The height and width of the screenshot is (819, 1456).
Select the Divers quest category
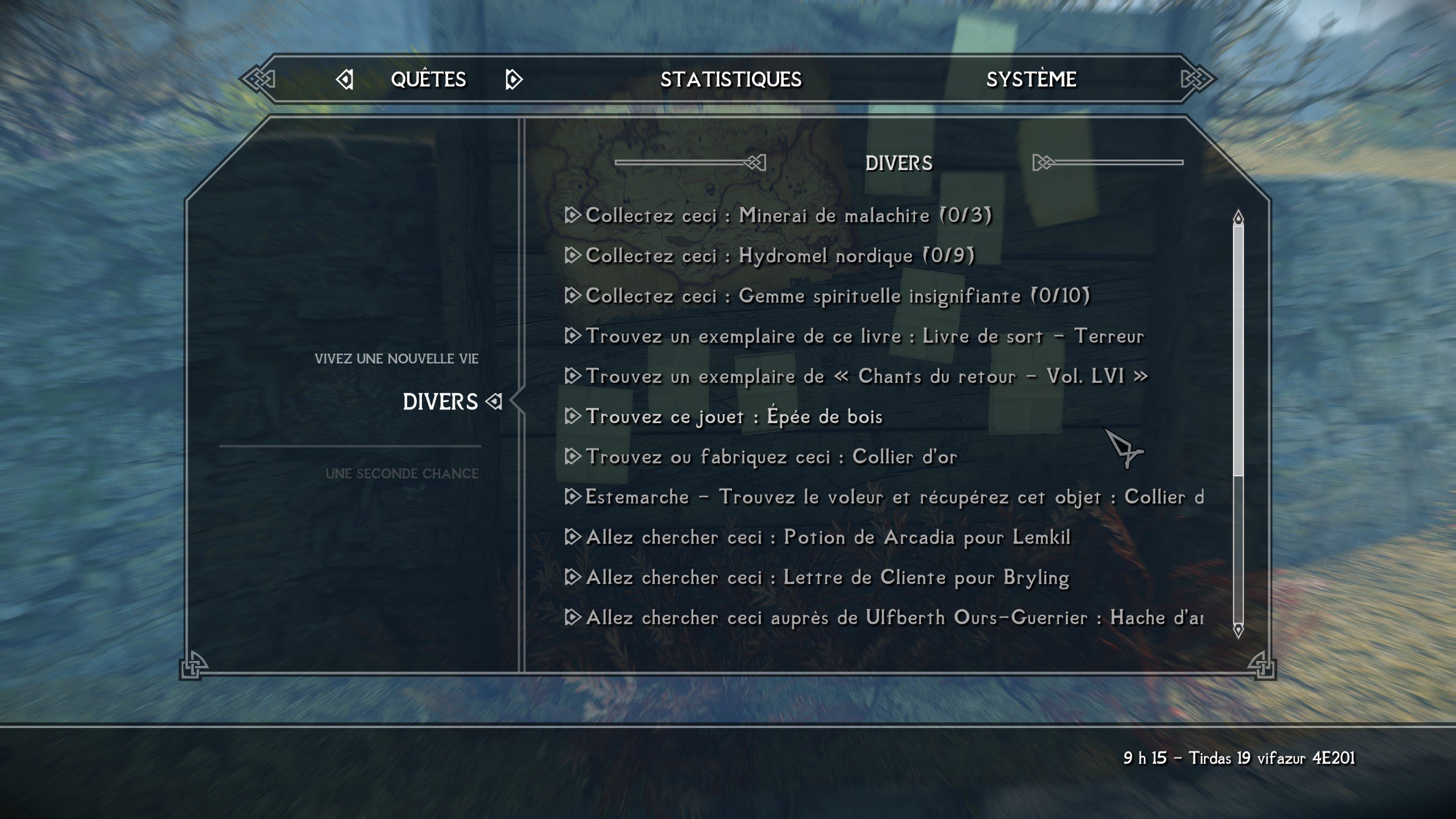[x=440, y=402]
